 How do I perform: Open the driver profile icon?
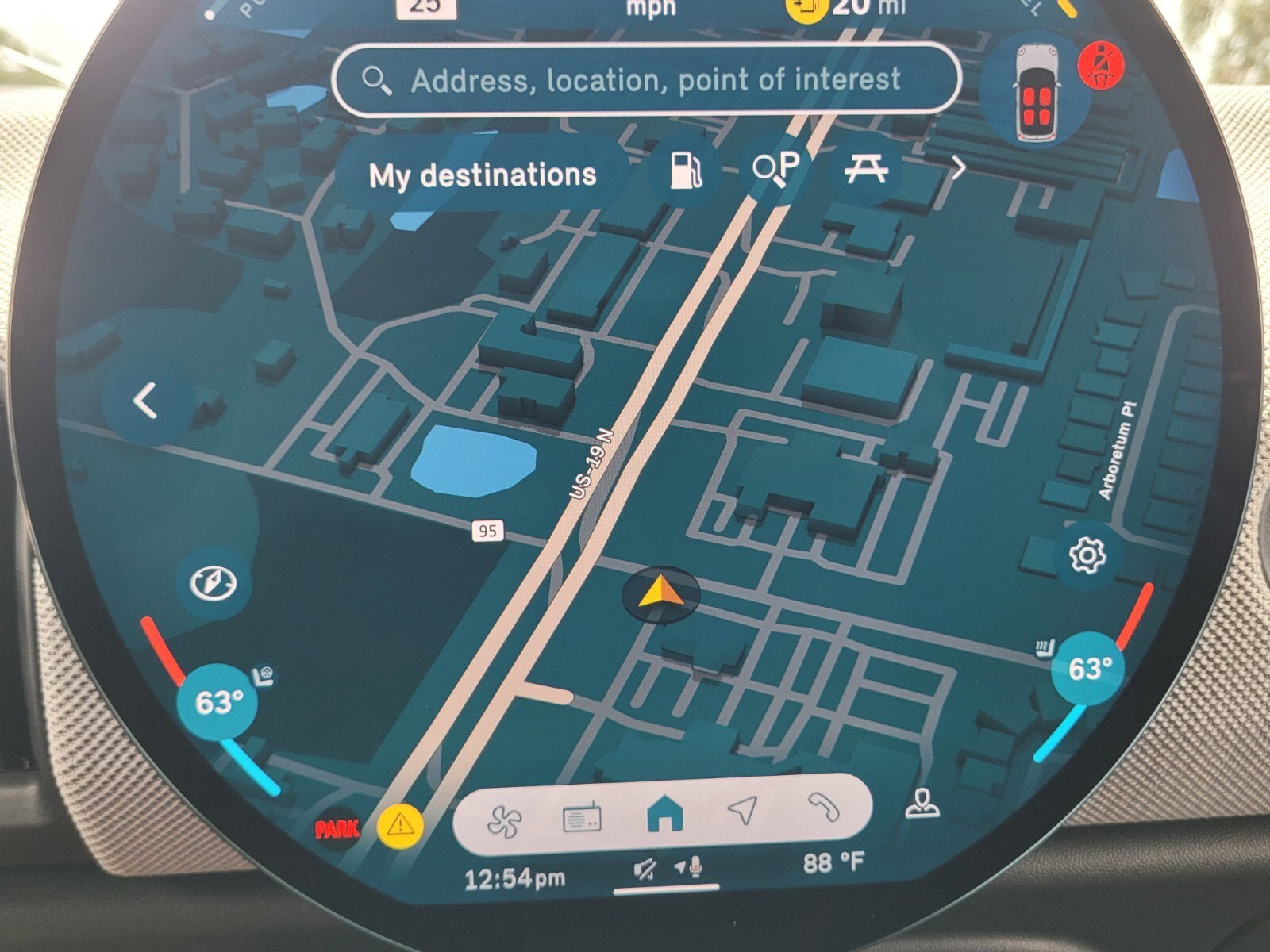[923, 804]
